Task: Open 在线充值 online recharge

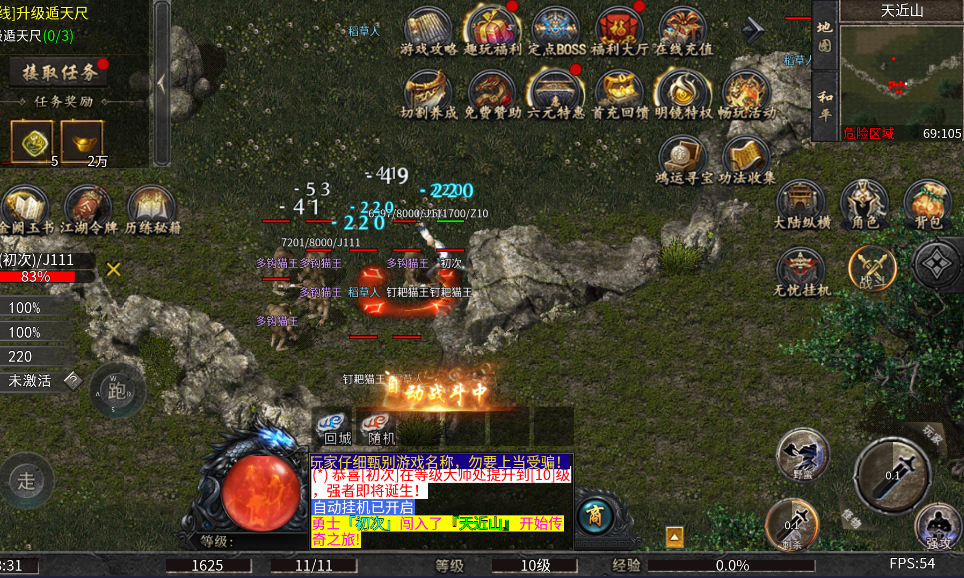Action: (x=683, y=30)
